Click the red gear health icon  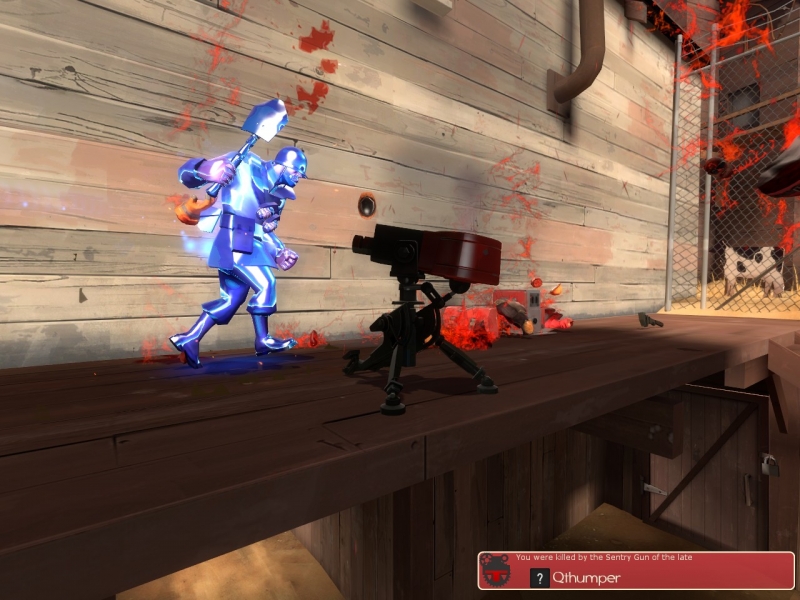click(x=495, y=571)
